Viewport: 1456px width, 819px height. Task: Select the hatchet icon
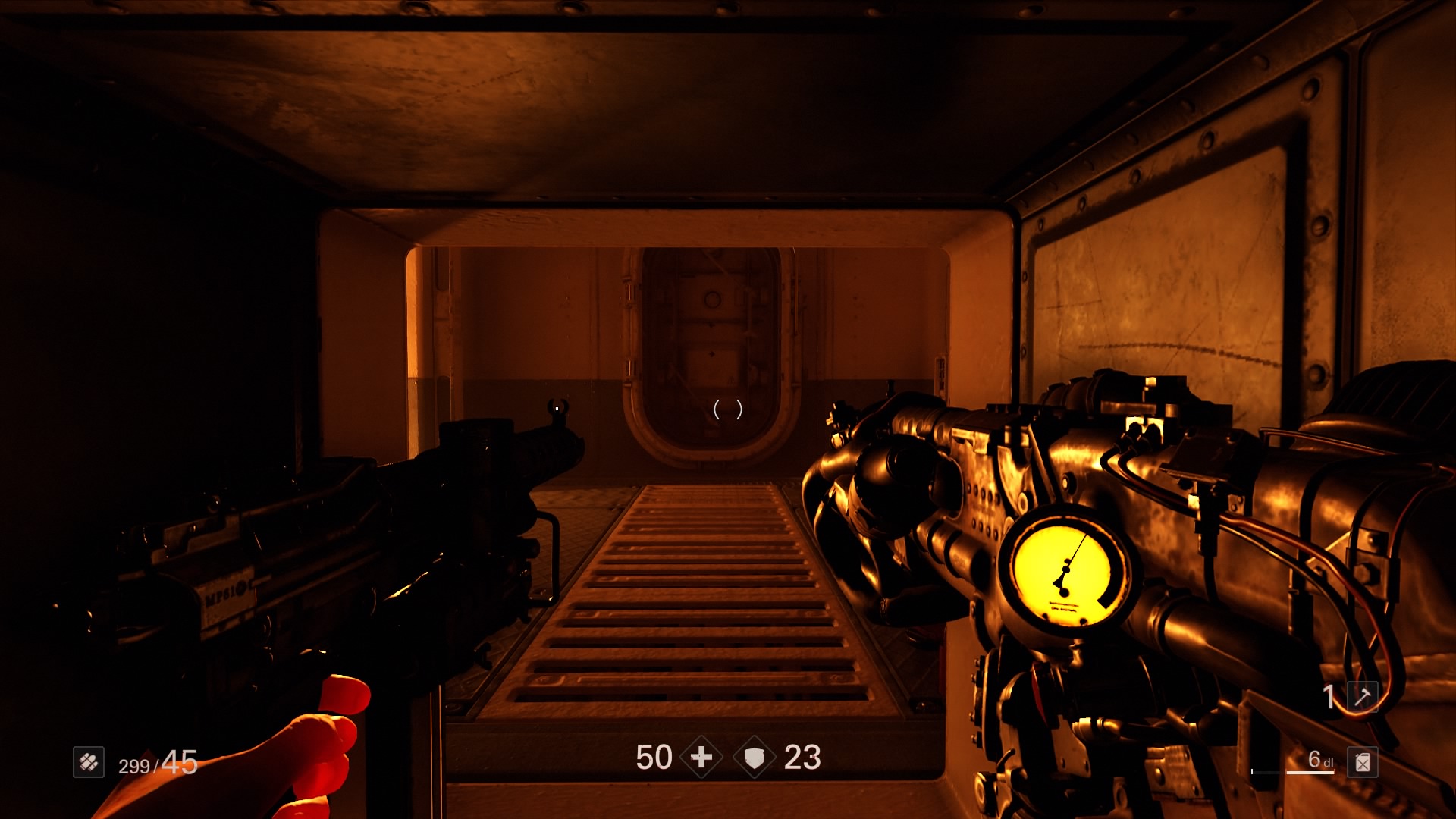(x=1363, y=696)
